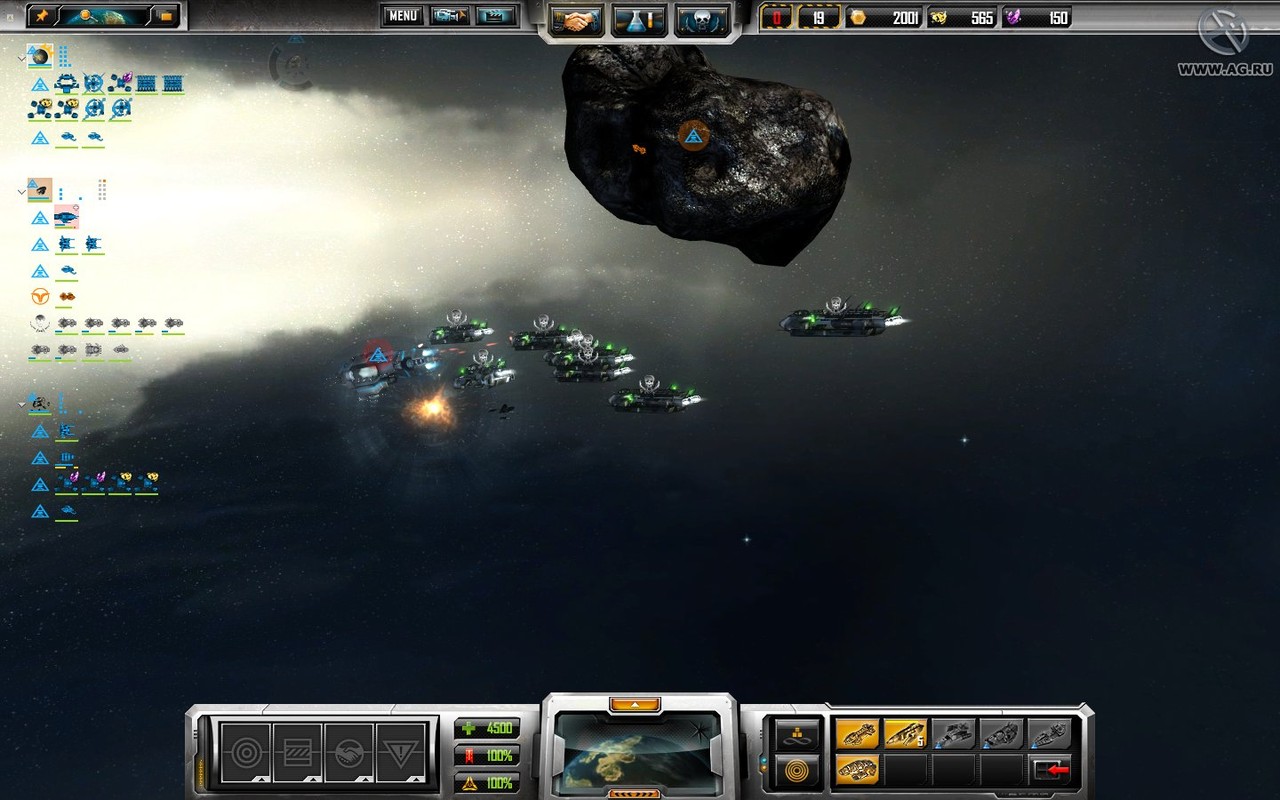Select the highlighted capital ship in empire tree
The image size is (1280, 800).
(66, 217)
